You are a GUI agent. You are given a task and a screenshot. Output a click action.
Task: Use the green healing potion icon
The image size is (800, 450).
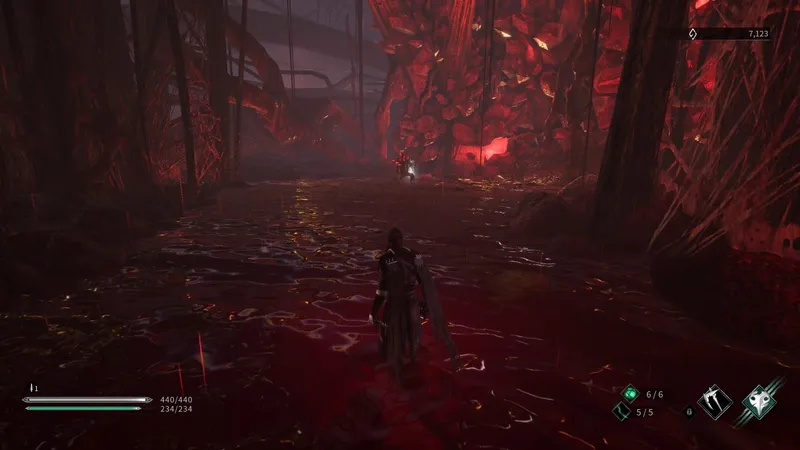click(630, 394)
